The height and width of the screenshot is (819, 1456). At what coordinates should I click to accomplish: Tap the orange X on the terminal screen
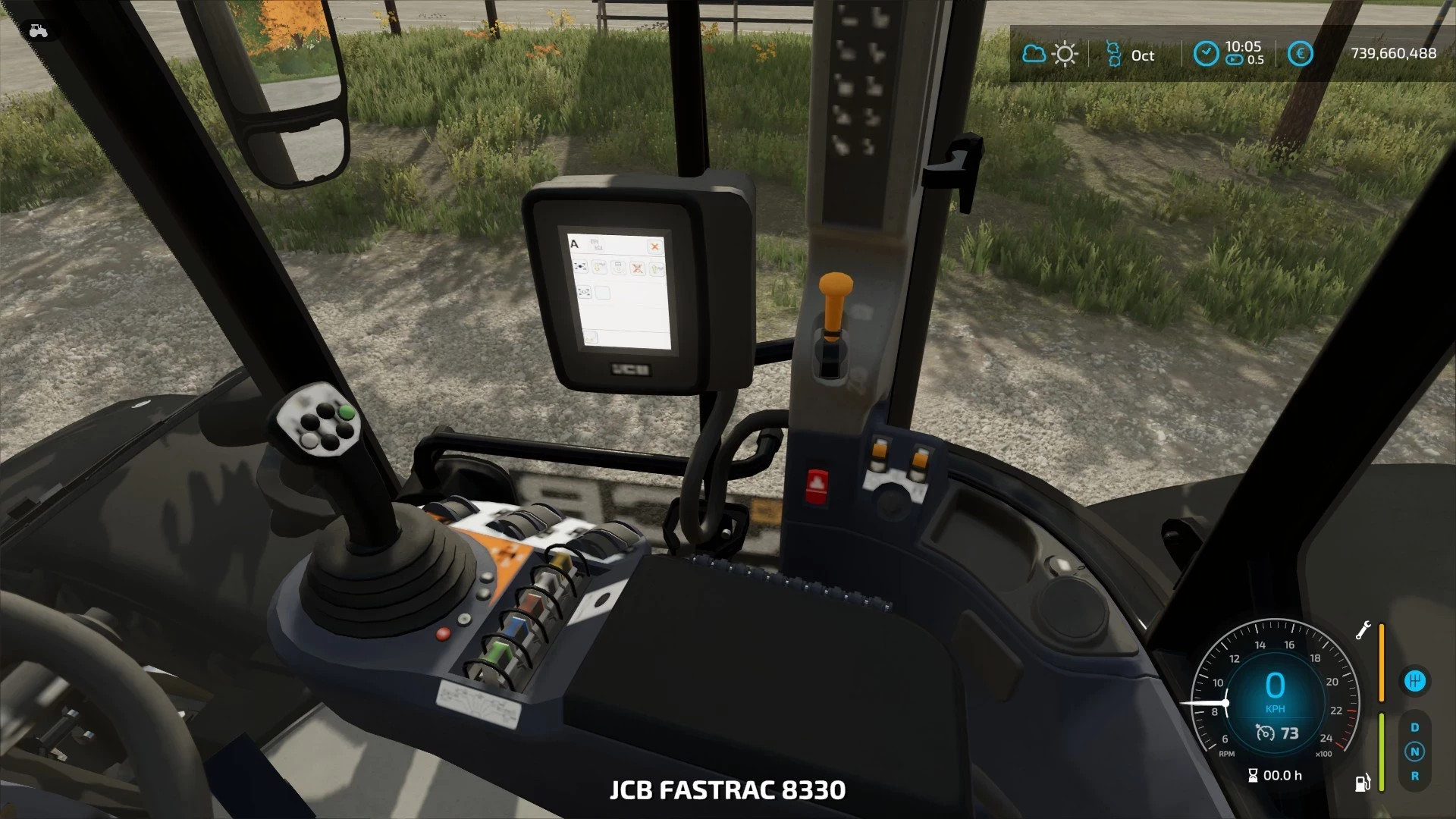655,247
